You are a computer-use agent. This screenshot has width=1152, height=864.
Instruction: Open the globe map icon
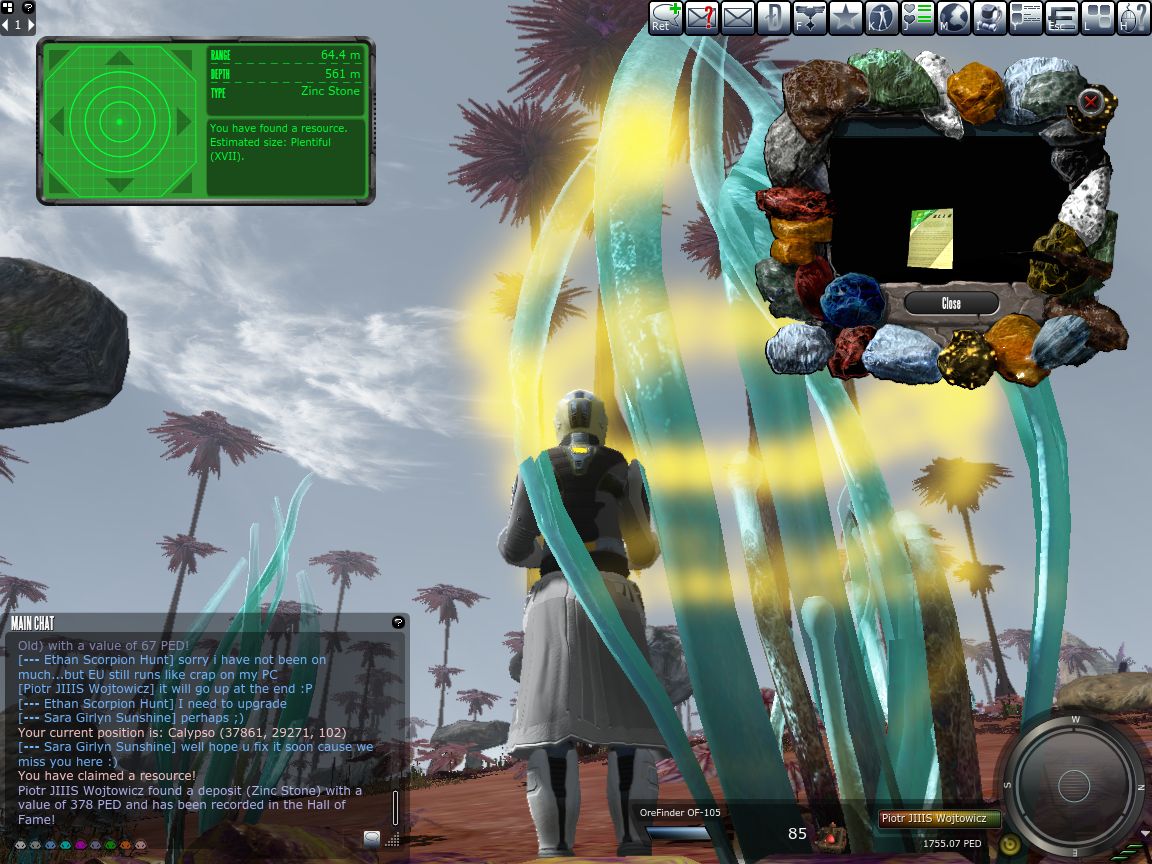(x=953, y=17)
